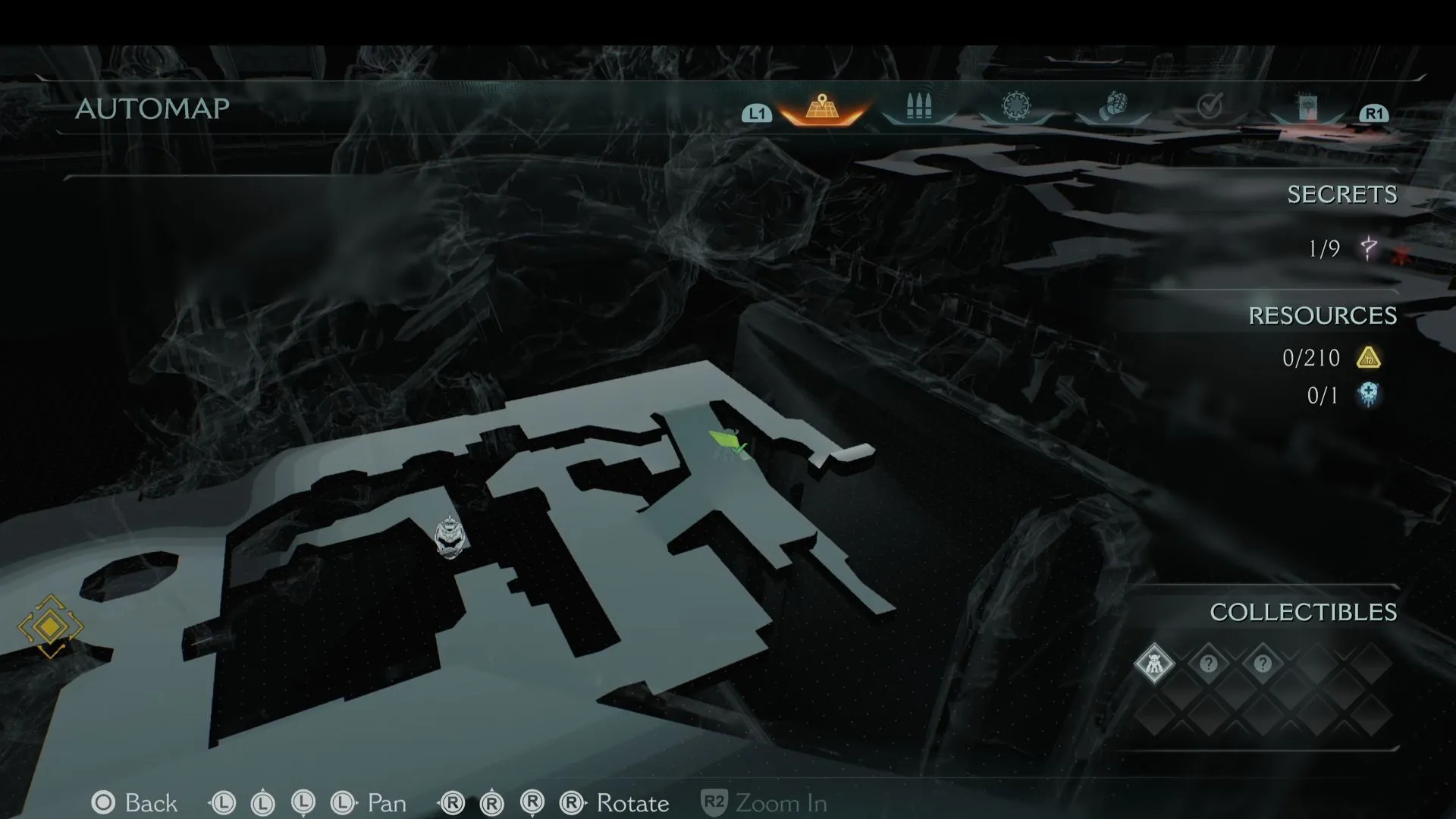Switch to the armored gauntlet fist tab
This screenshot has width=1456, height=819.
click(x=1115, y=106)
